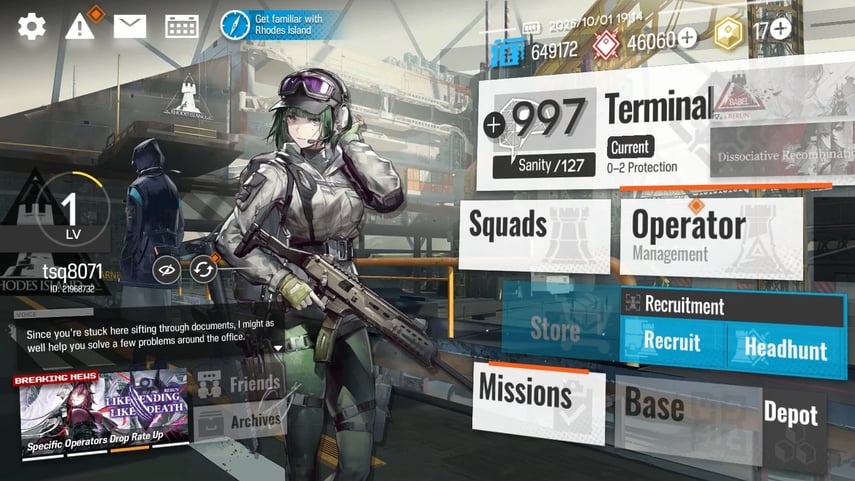Add Orundum with the plus button
Viewport: 855px width, 481px height.
point(688,39)
